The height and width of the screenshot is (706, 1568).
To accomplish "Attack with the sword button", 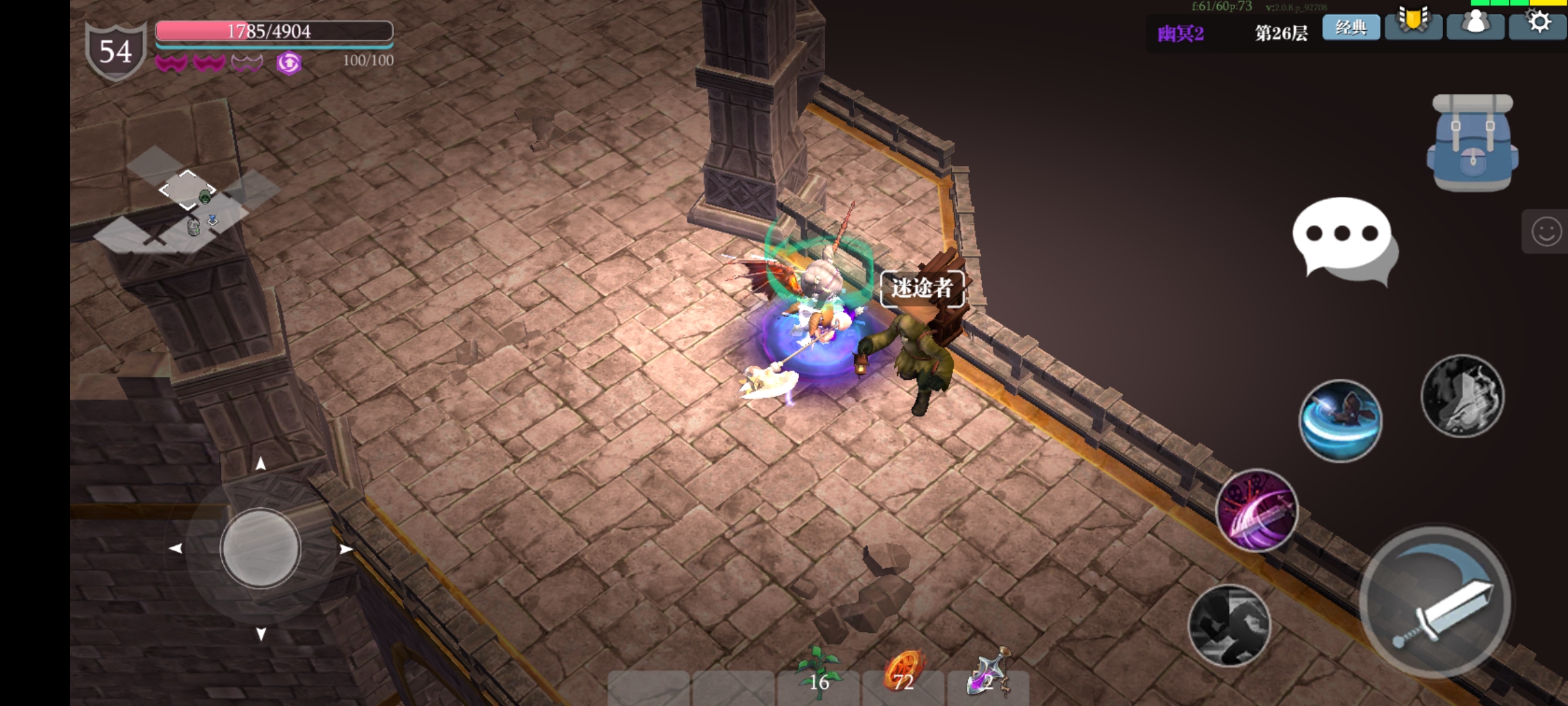I will pos(1435,603).
